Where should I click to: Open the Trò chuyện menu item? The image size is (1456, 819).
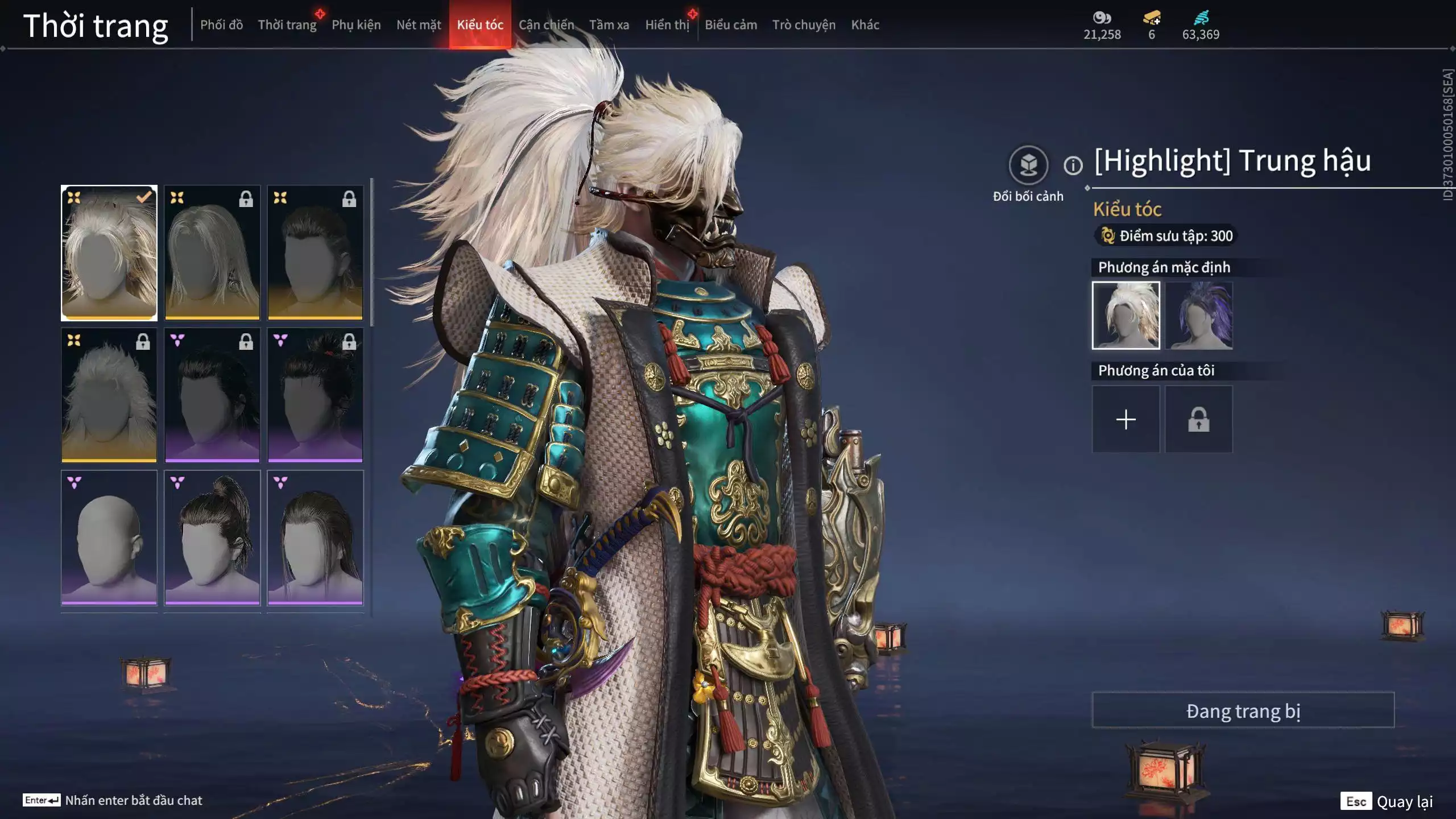[803, 24]
